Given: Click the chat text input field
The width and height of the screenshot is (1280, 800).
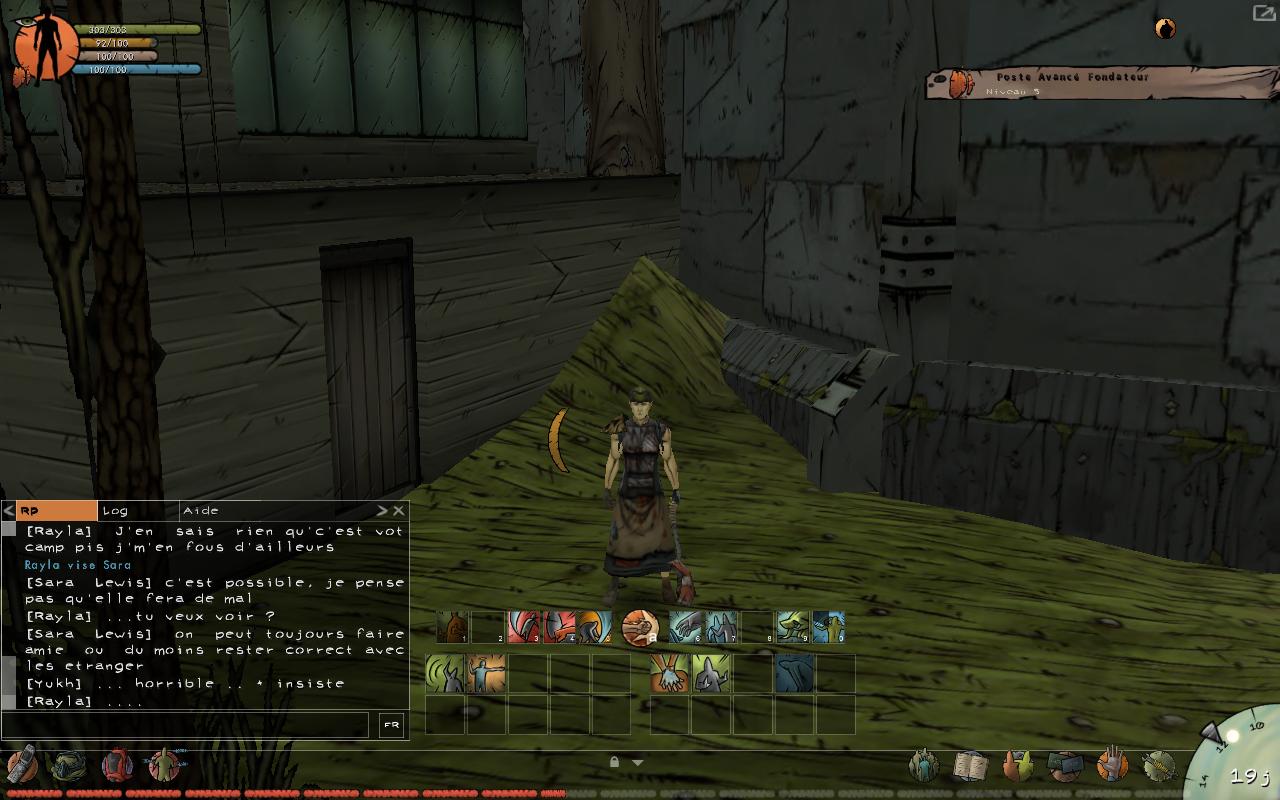Looking at the screenshot, I should pyautogui.click(x=186, y=725).
